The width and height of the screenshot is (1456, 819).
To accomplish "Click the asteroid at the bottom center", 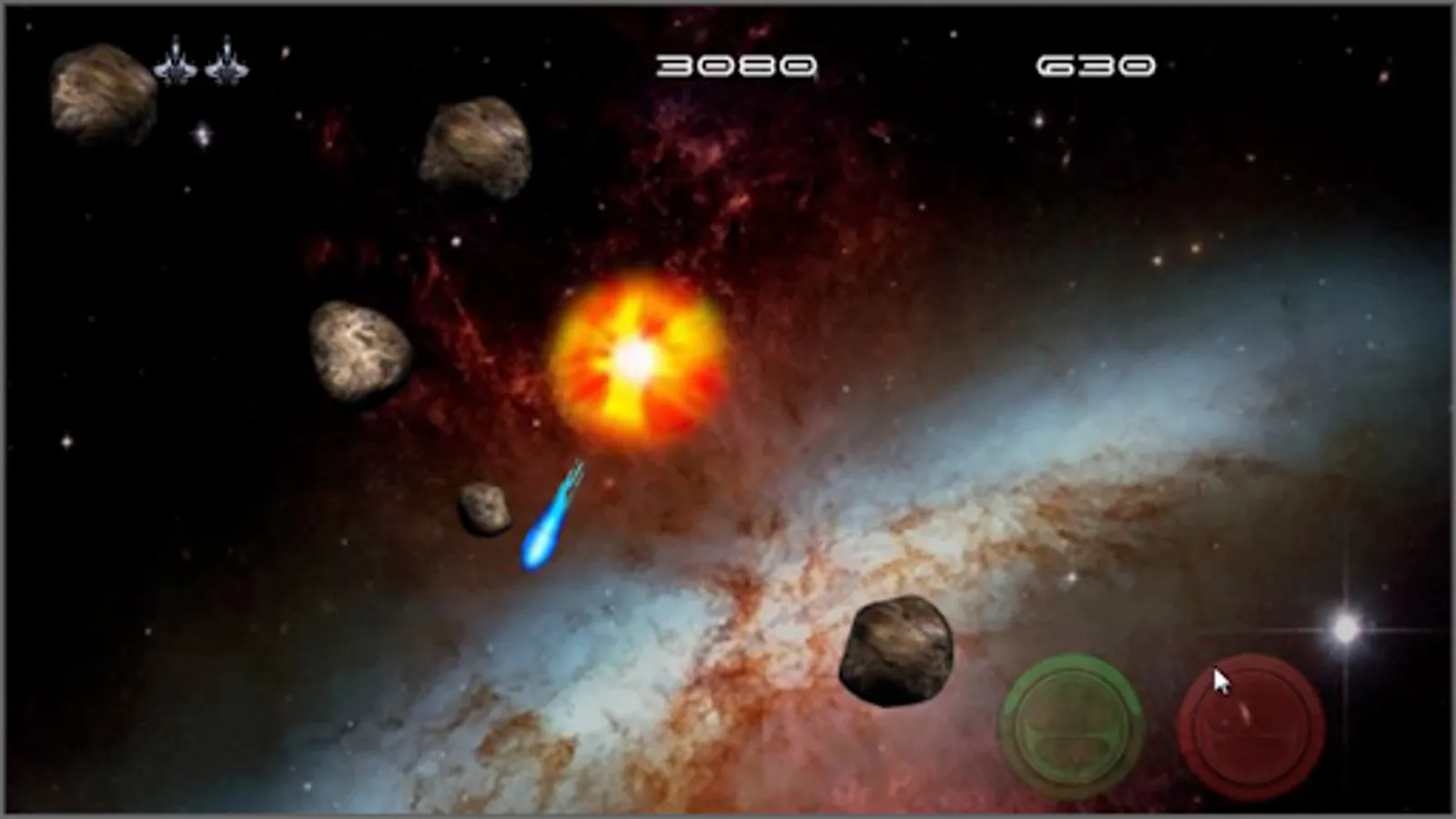I will [x=896, y=655].
